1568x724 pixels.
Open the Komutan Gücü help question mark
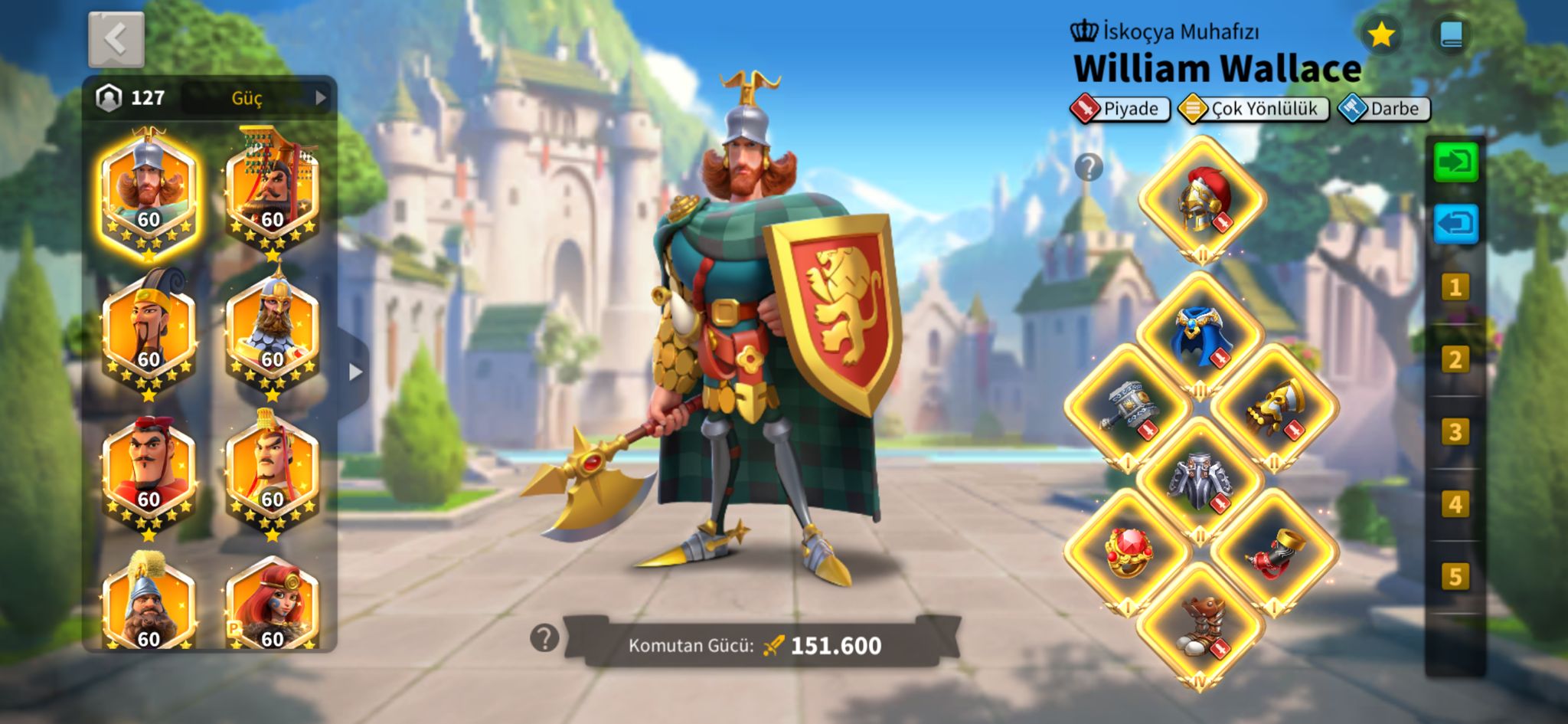pyautogui.click(x=544, y=637)
